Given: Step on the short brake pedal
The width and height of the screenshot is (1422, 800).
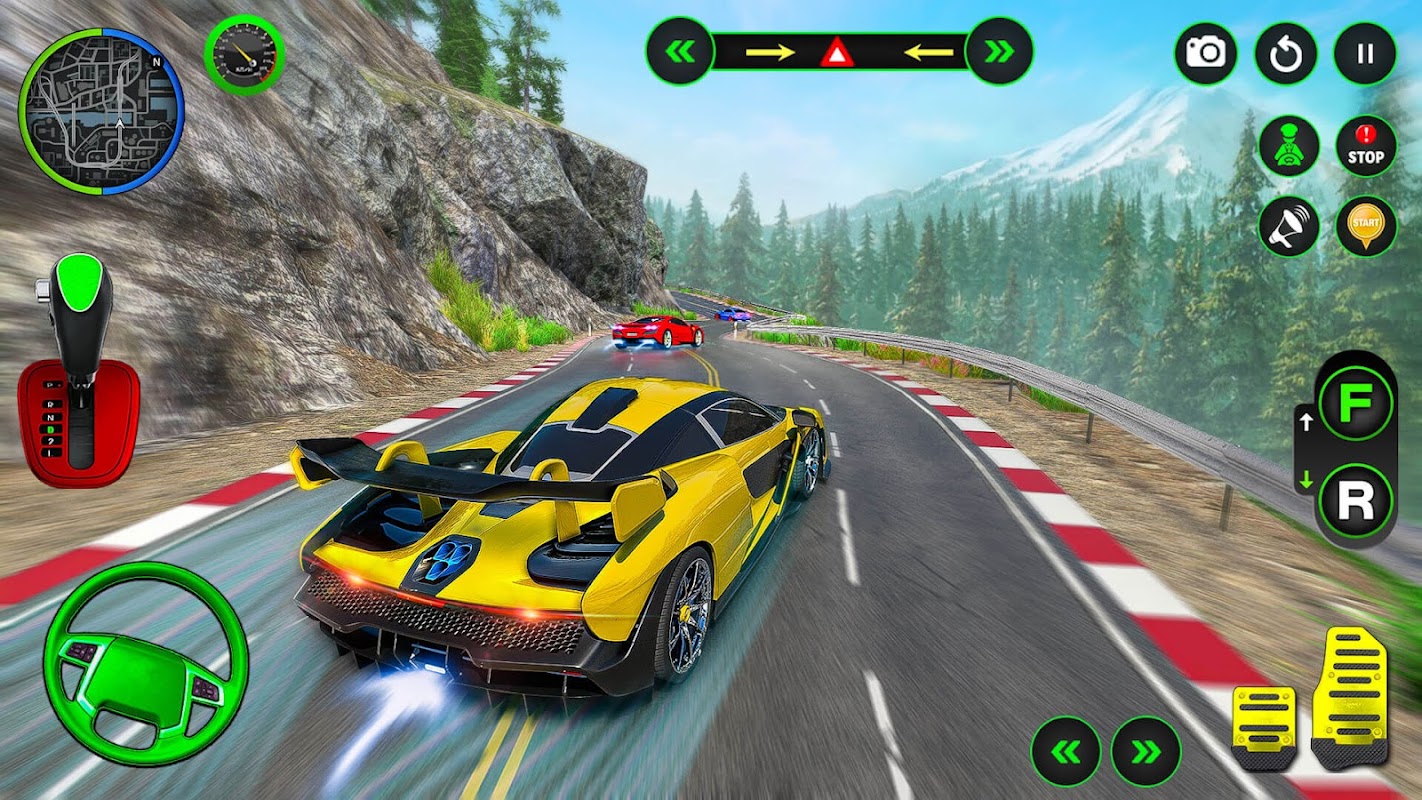Looking at the screenshot, I should coord(1264,726).
